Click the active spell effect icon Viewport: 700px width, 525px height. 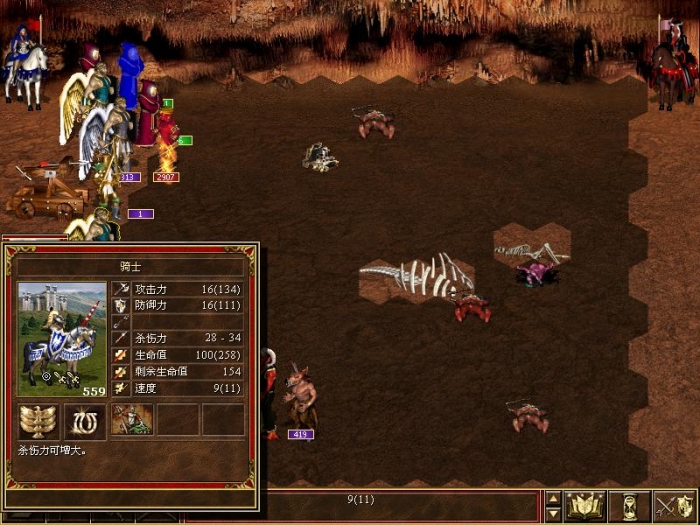[x=131, y=421]
